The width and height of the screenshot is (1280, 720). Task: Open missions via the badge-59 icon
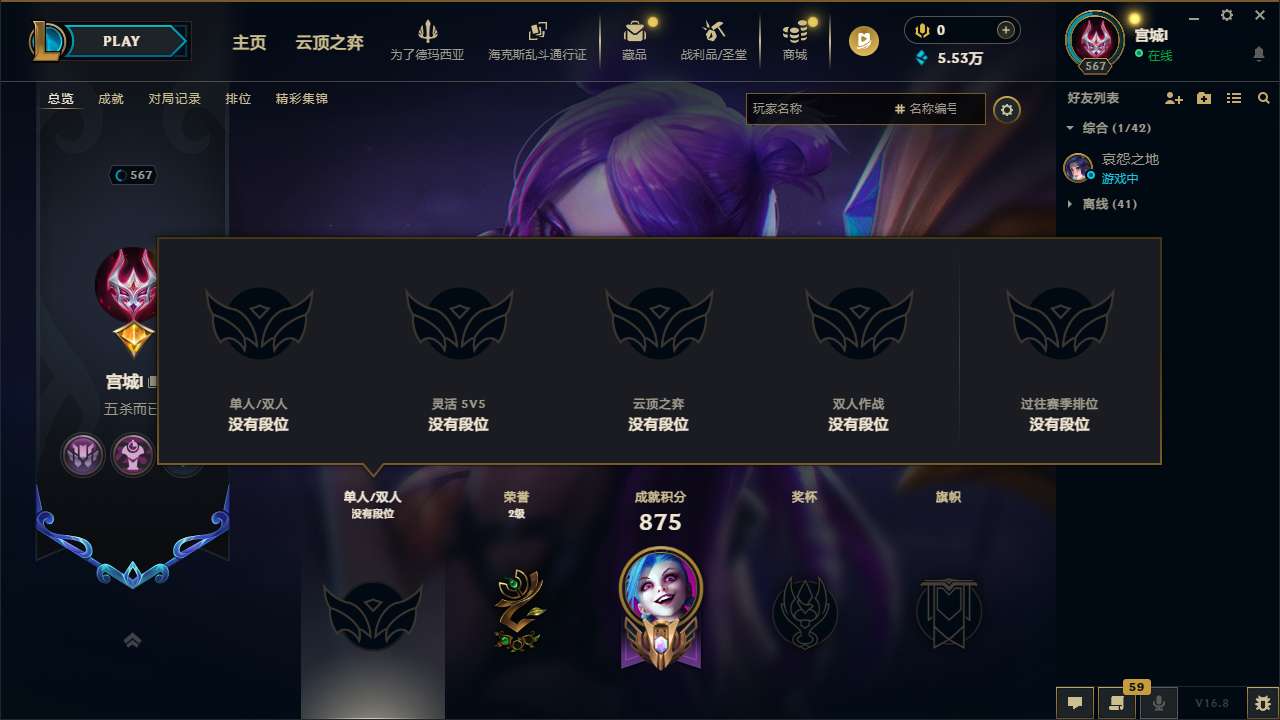(1117, 703)
